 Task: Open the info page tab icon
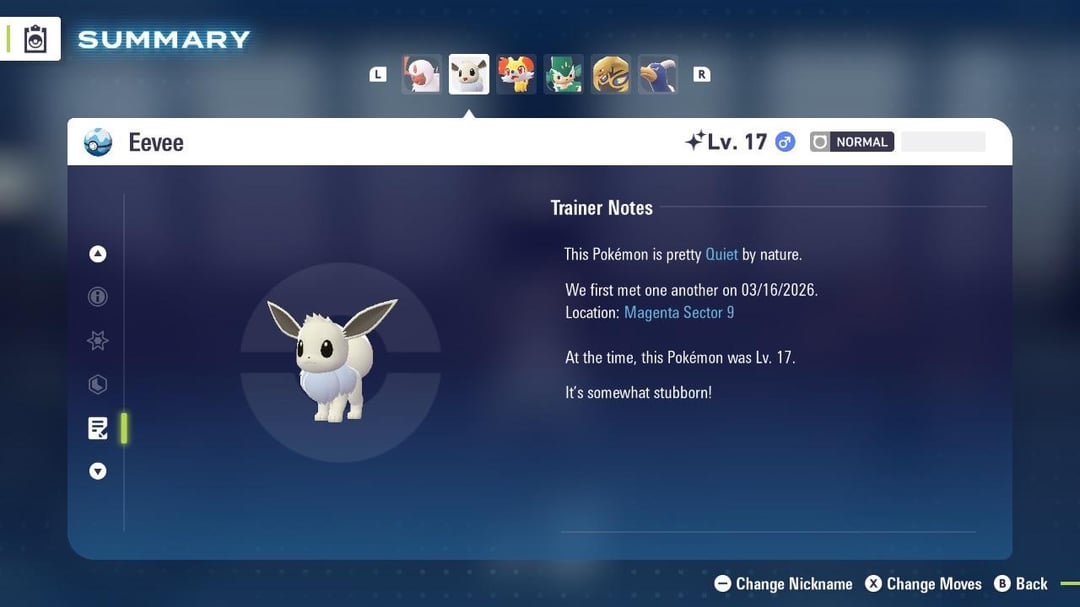point(98,297)
